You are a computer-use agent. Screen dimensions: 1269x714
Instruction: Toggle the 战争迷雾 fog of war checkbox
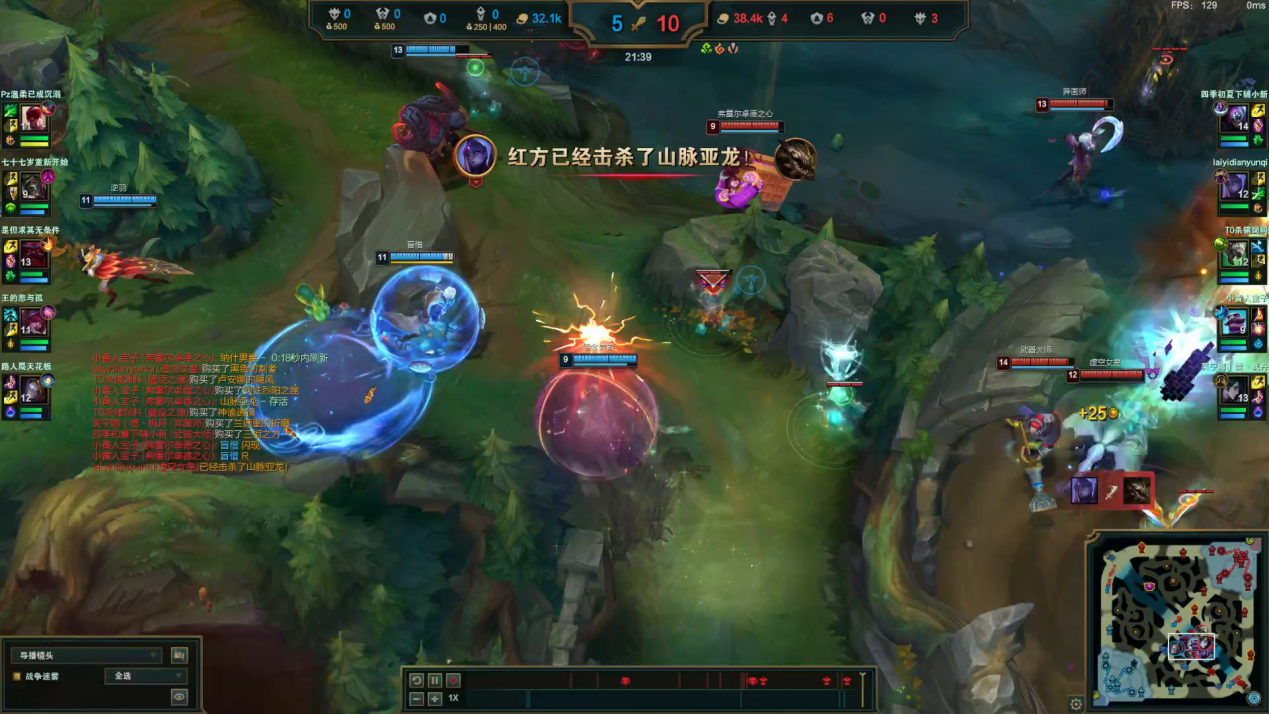(x=17, y=677)
